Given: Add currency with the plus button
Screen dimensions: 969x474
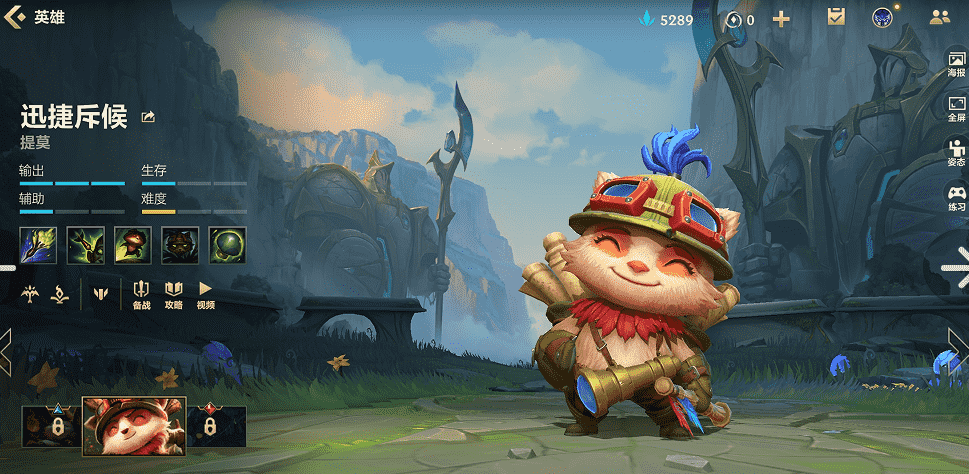Looking at the screenshot, I should pyautogui.click(x=781, y=18).
